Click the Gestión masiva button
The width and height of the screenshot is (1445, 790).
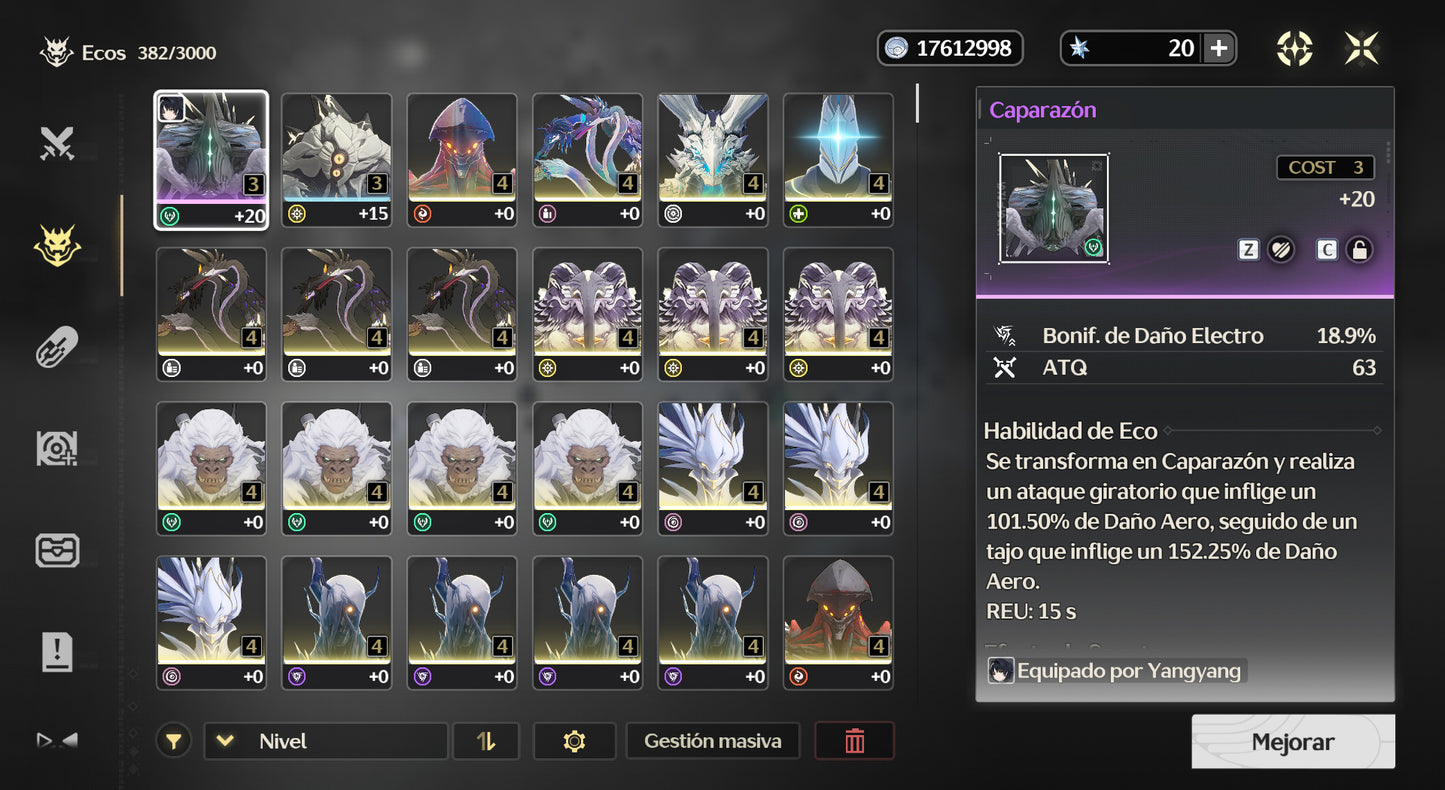point(712,741)
